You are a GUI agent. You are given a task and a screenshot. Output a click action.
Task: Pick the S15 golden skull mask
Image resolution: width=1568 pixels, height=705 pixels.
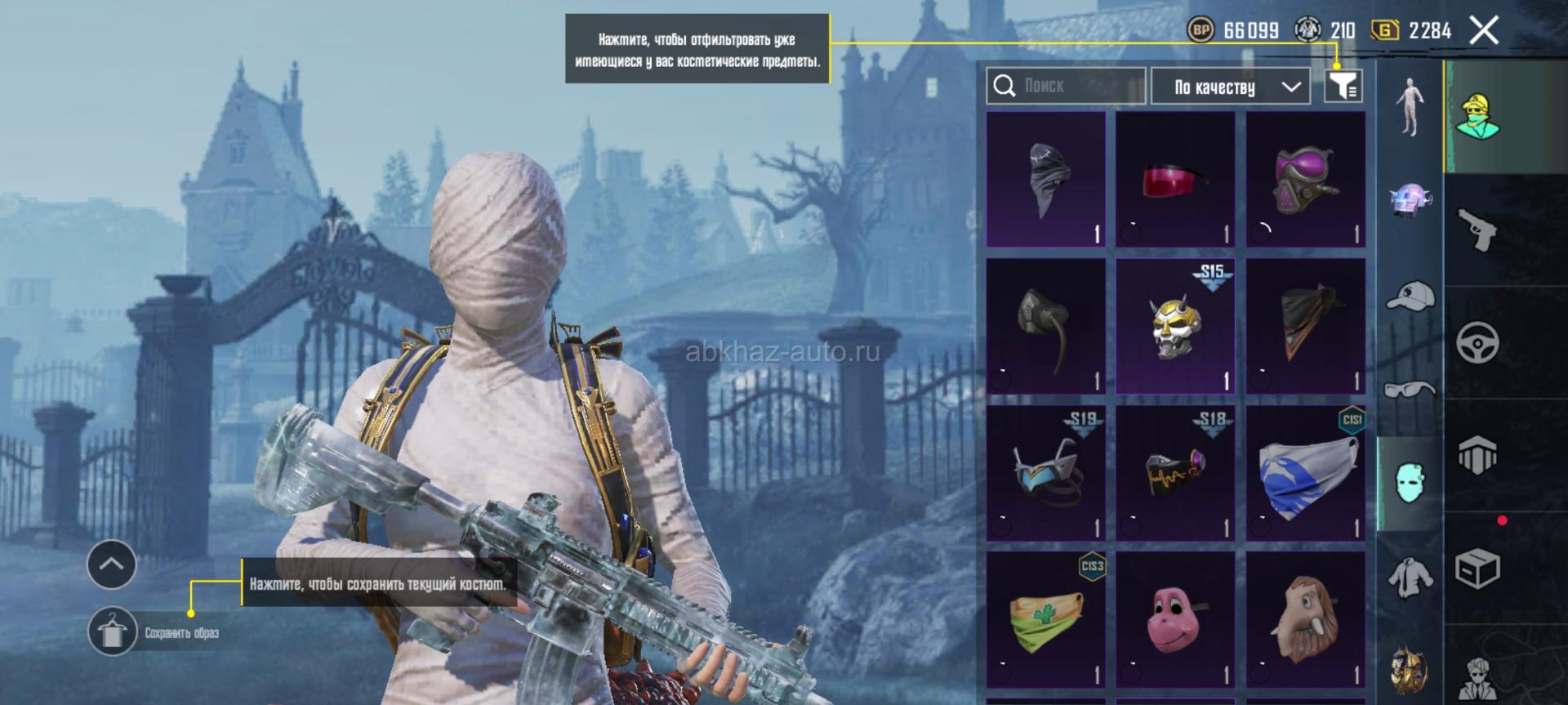[1175, 327]
